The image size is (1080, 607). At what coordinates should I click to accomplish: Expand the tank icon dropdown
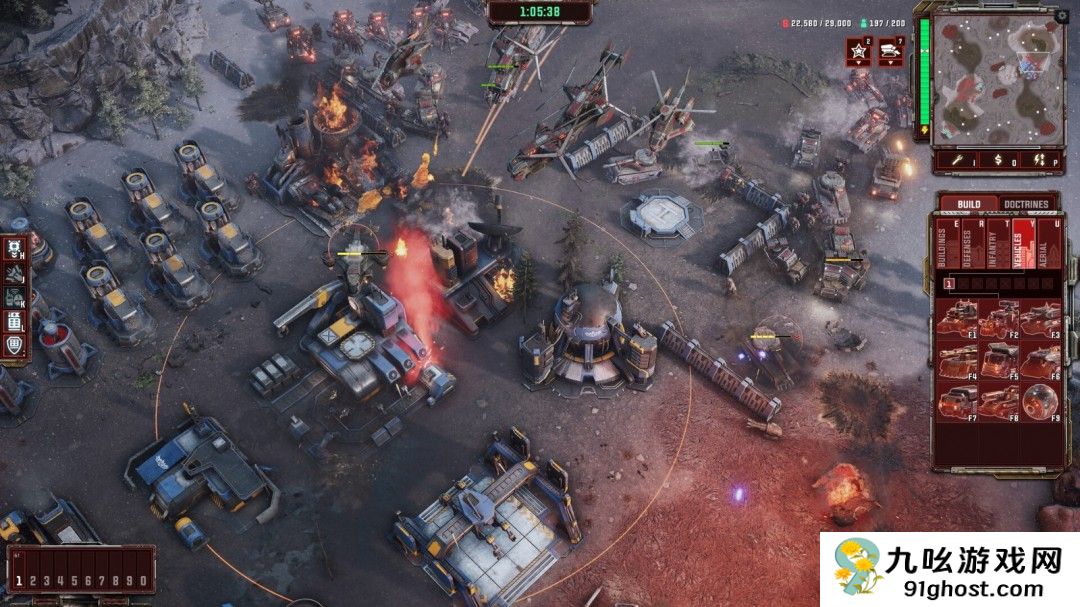click(x=891, y=52)
